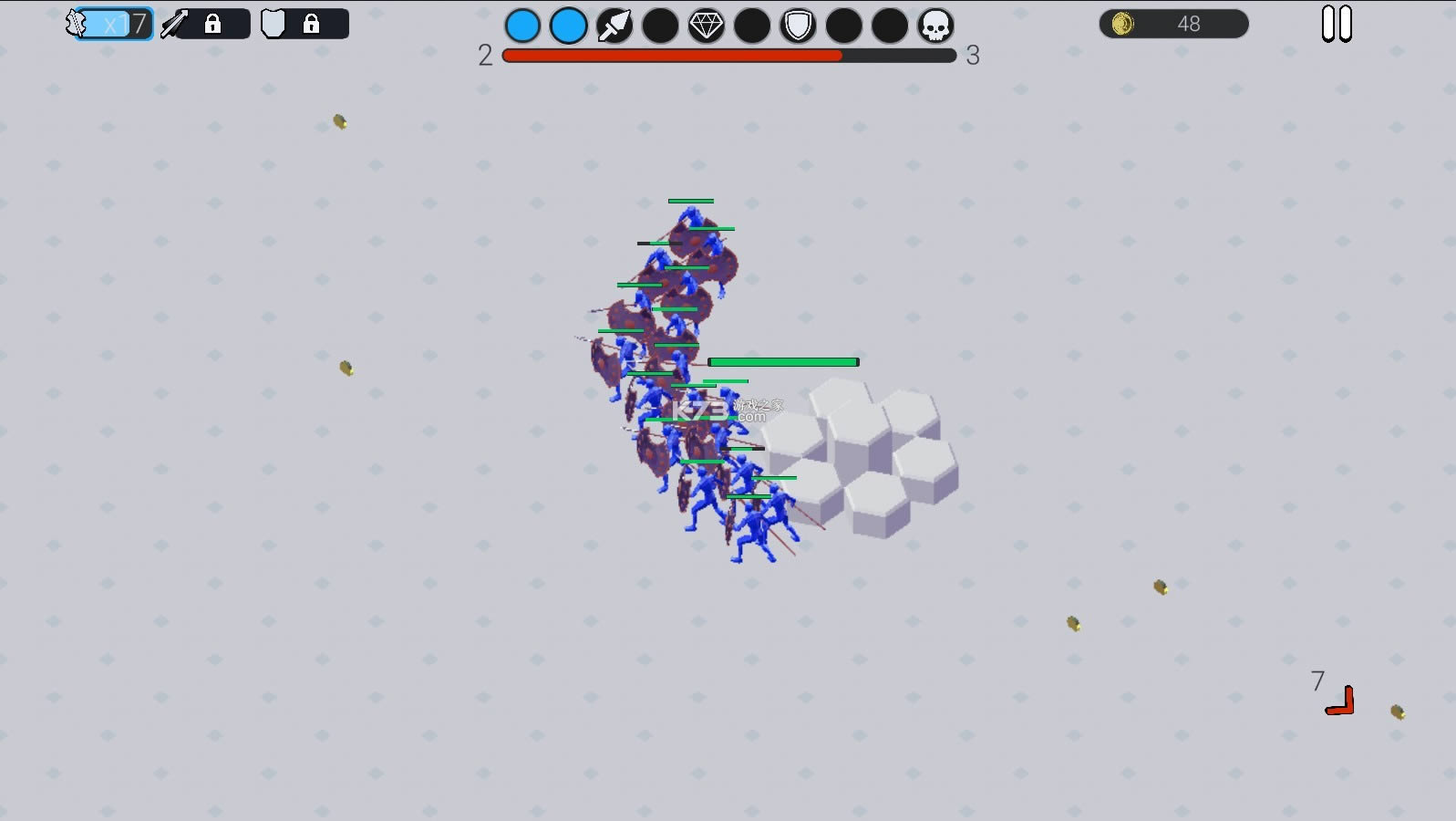
Task: Click the diamond gem milestone icon
Action: point(707,26)
